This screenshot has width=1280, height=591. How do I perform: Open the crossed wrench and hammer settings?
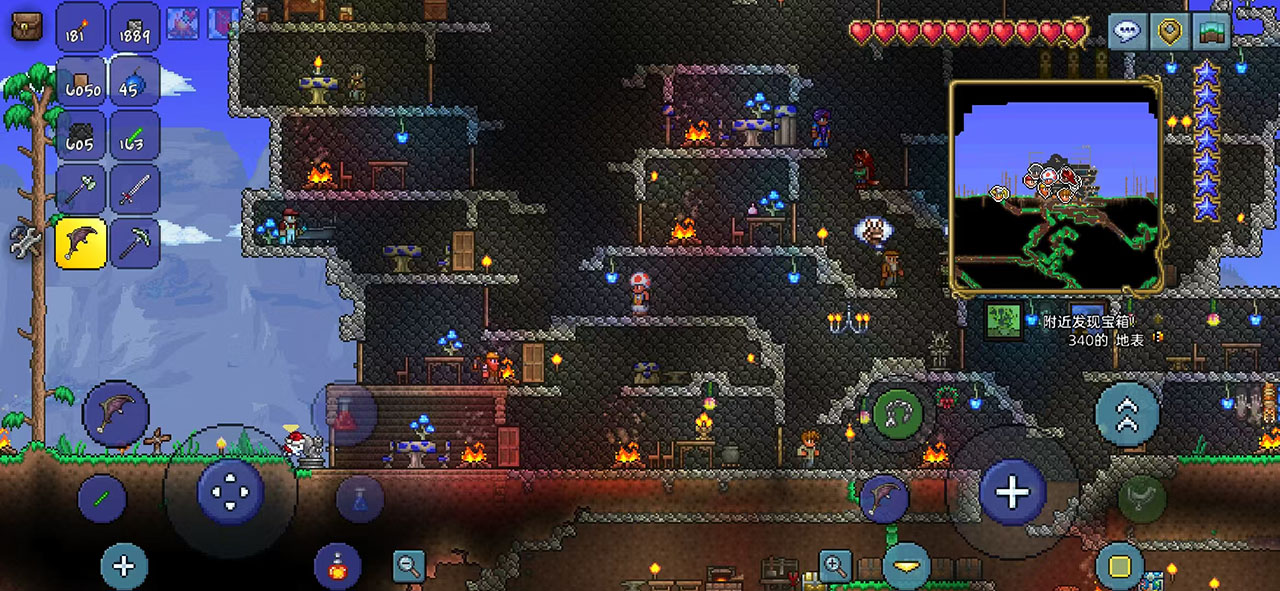point(26,241)
